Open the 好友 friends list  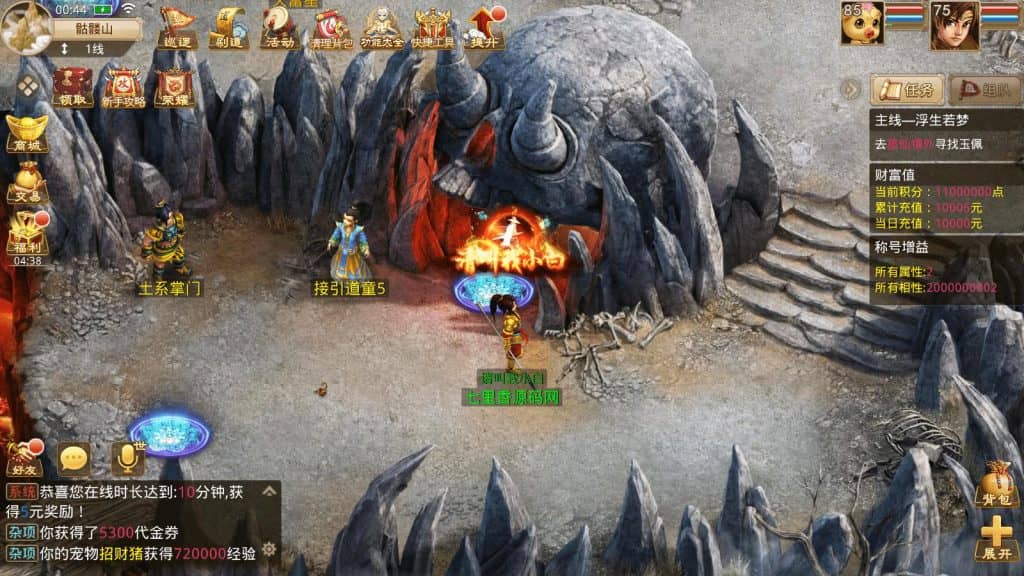(23, 458)
